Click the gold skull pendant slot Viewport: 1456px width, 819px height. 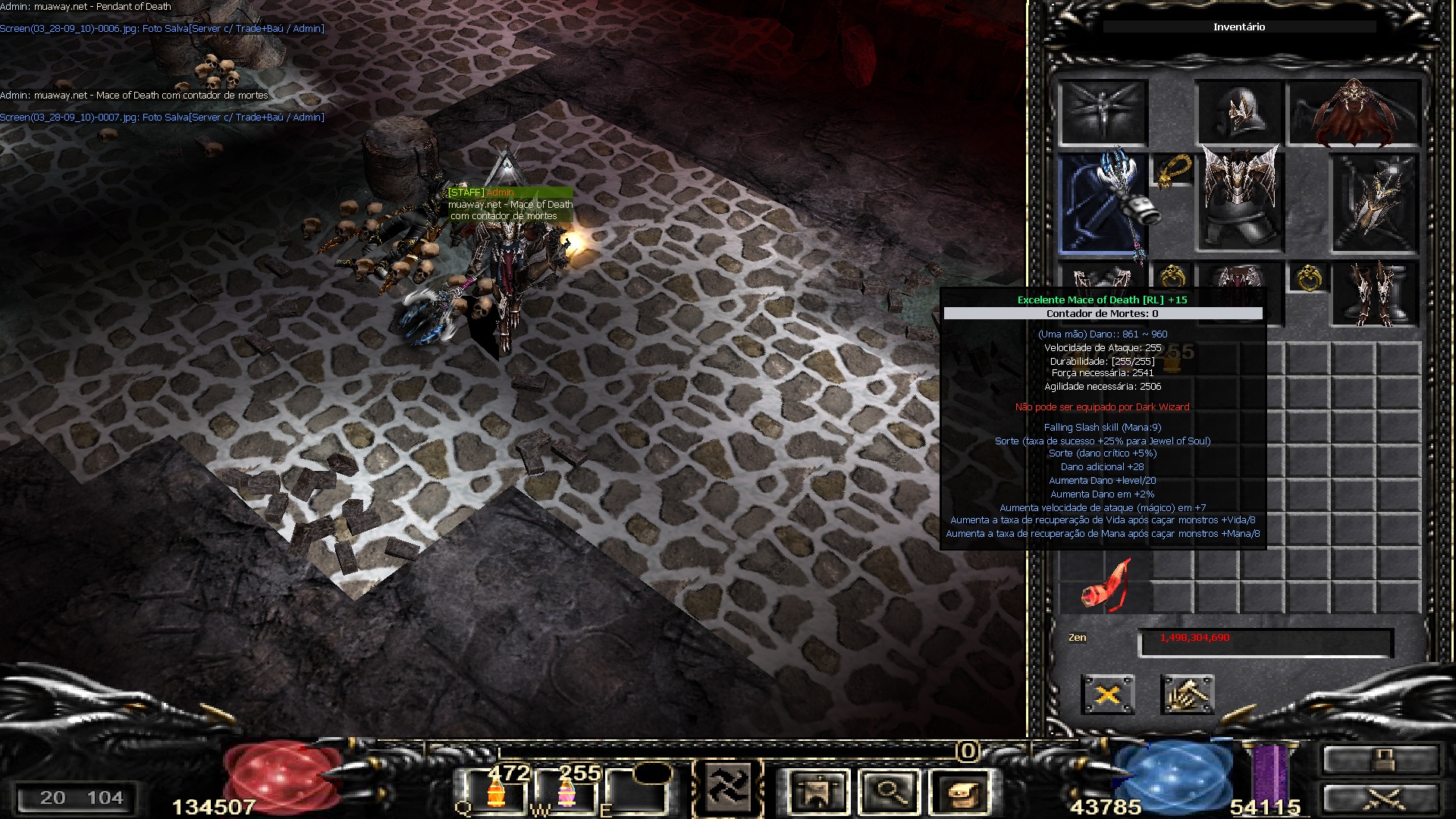coord(1172,171)
